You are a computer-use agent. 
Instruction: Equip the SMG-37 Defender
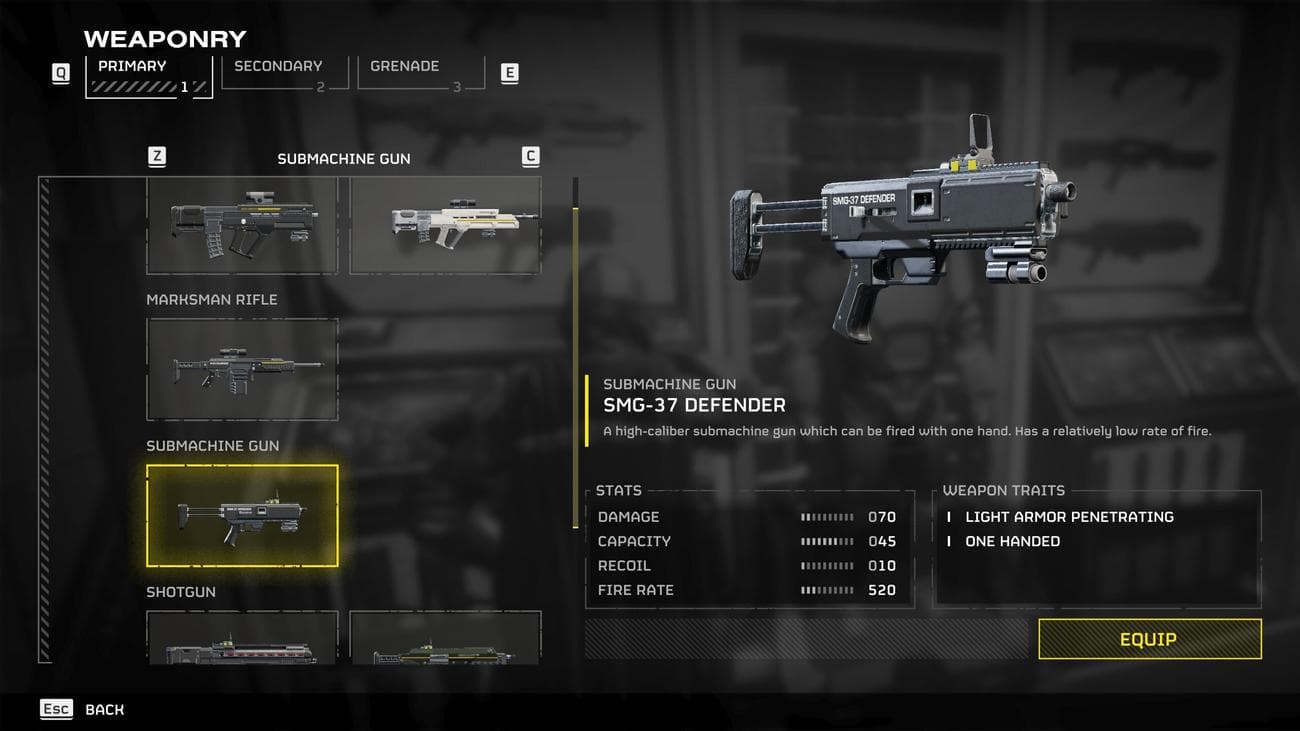1149,639
